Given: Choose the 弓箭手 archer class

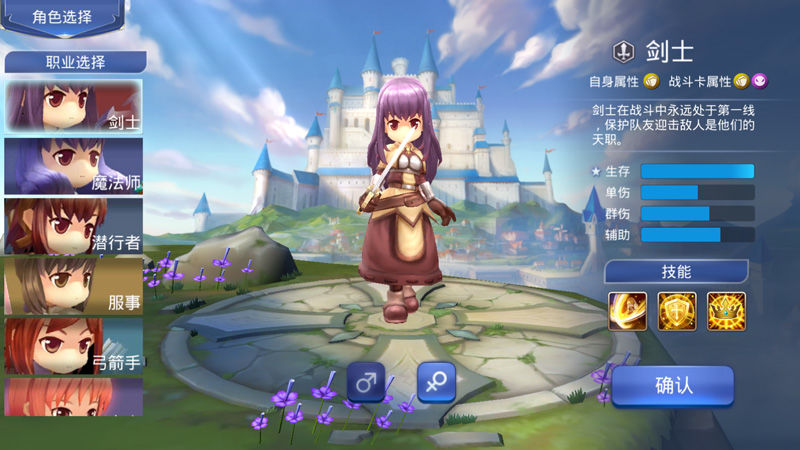Looking at the screenshot, I should 73,346.
